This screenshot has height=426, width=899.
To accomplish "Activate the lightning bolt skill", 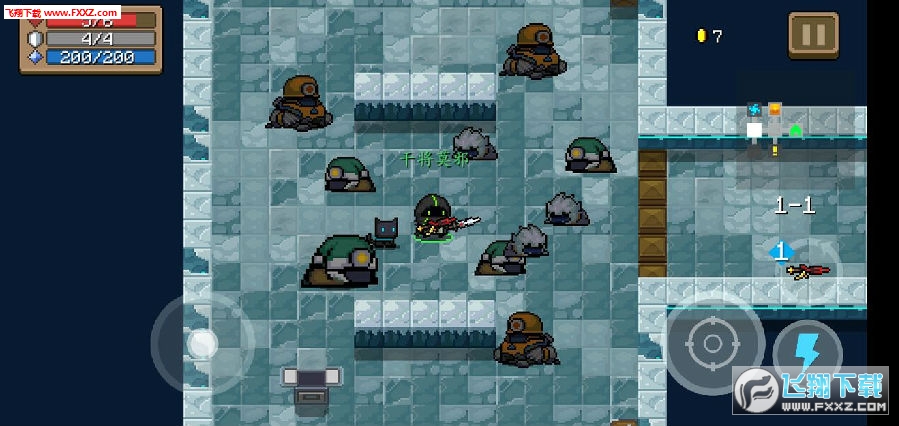I will (x=807, y=354).
